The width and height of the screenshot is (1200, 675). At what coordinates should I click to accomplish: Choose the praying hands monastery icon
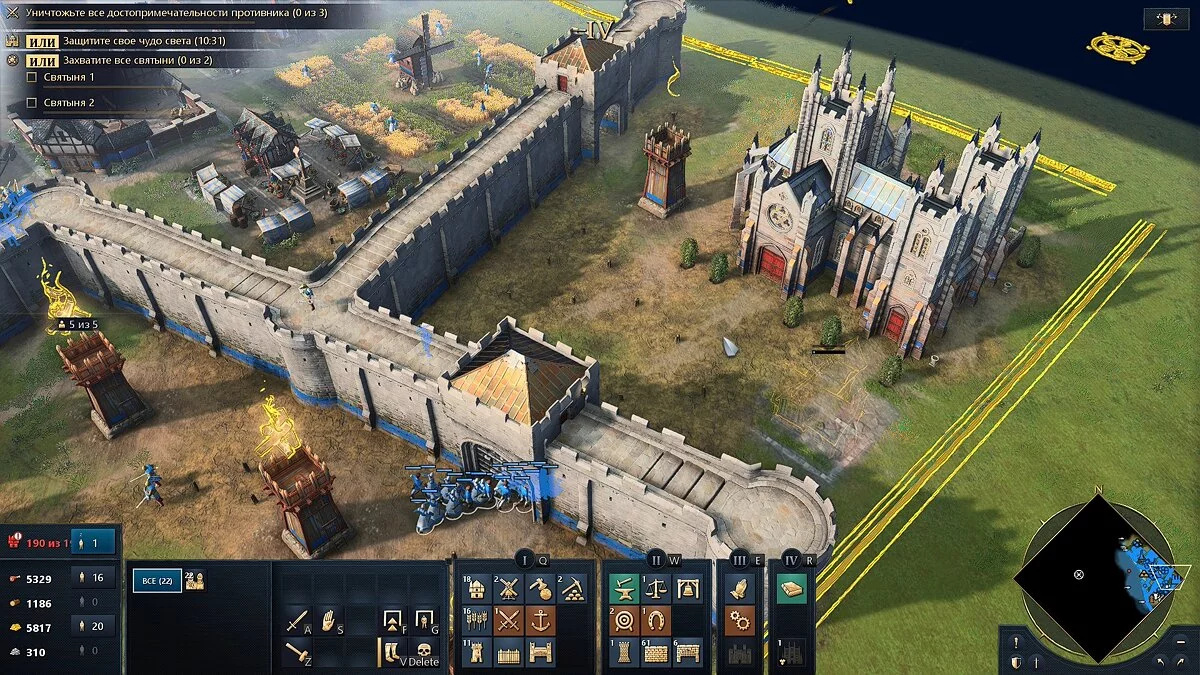pyautogui.click(x=739, y=588)
